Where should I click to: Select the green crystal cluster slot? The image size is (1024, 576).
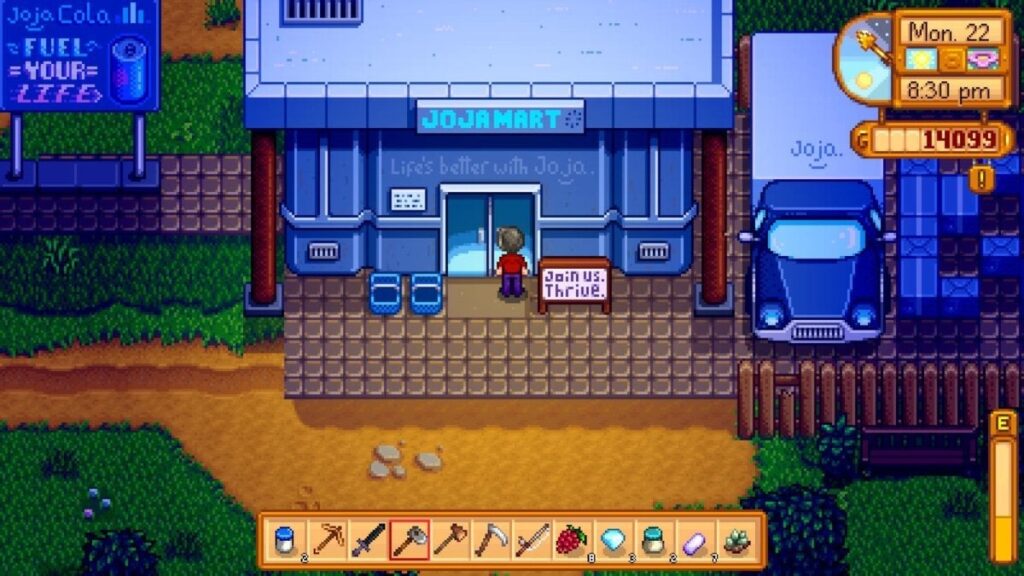[x=736, y=540]
